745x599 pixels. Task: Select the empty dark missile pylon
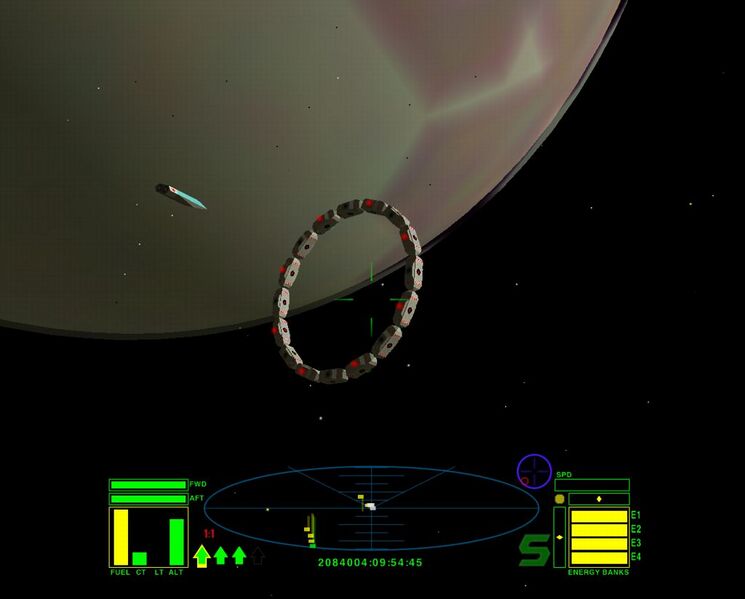tap(257, 555)
